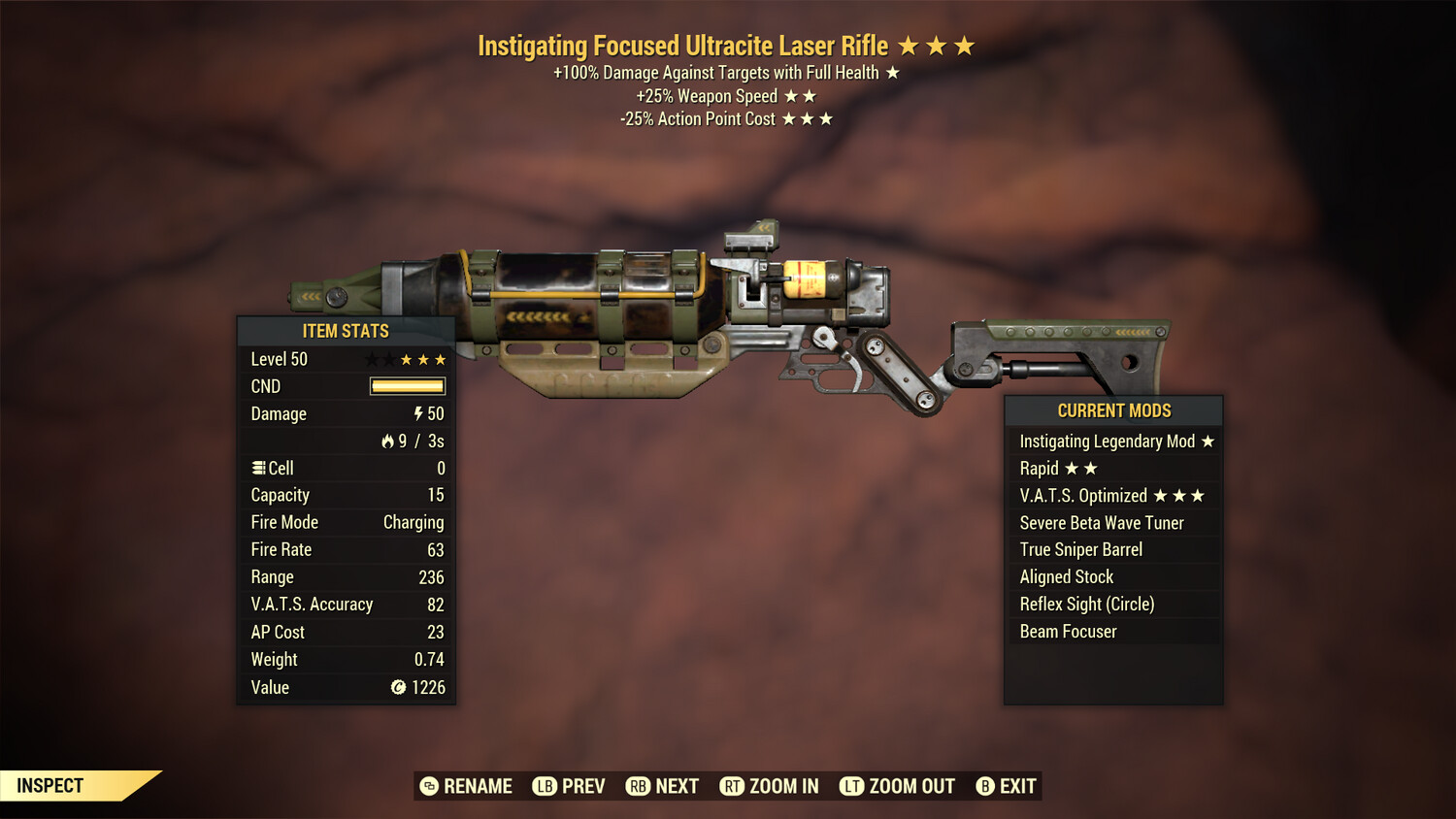1456x819 pixels.
Task: Expand the CURRENT MODS panel header
Action: click(x=1113, y=410)
